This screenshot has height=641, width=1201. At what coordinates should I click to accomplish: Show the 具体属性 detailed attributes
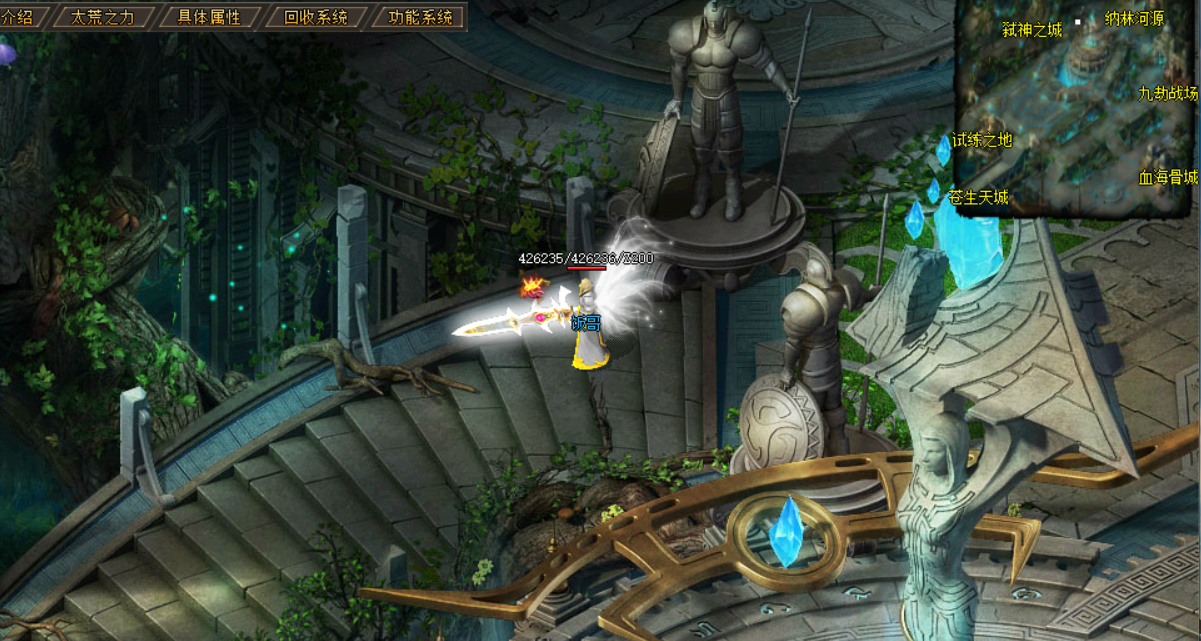tap(209, 17)
